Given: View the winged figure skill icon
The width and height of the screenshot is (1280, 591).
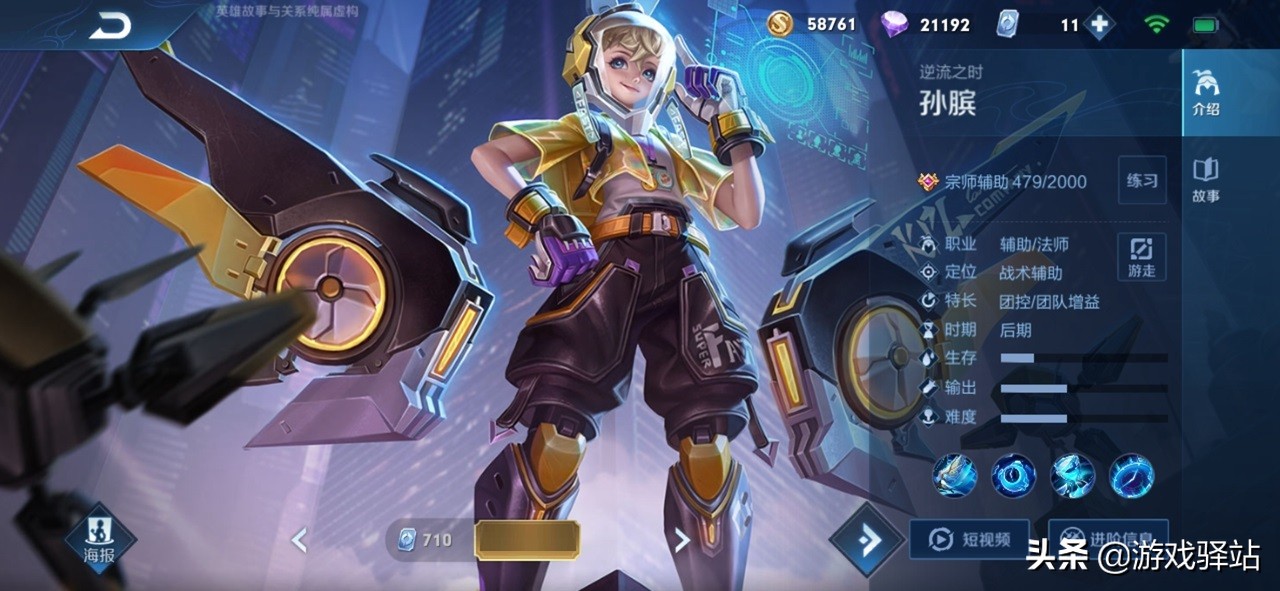Looking at the screenshot, I should 955,475.
